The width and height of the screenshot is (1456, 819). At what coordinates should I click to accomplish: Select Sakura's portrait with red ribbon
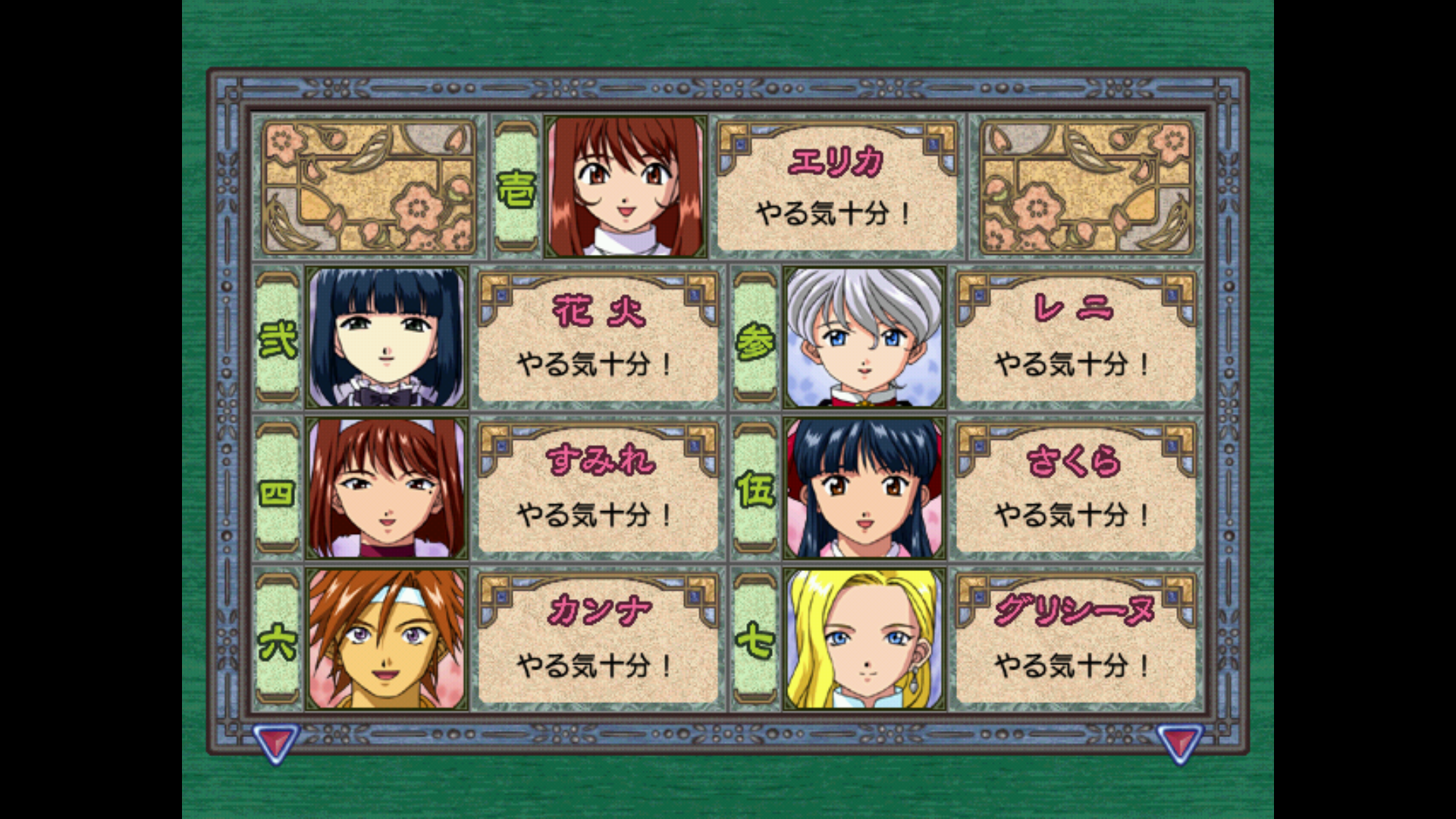[x=864, y=488]
